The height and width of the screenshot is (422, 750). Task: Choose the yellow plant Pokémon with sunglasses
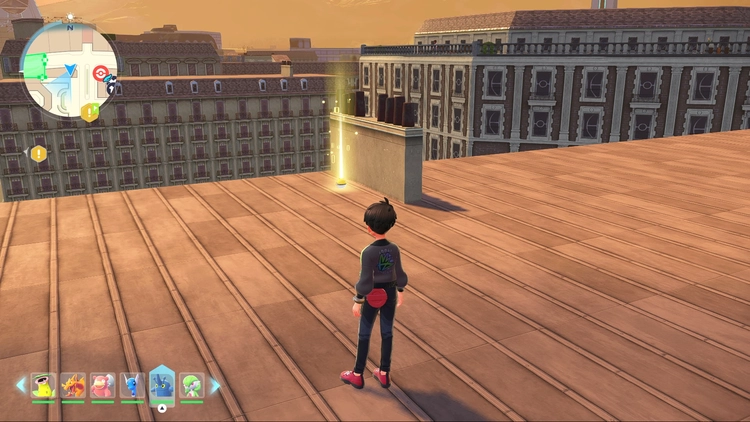(x=43, y=385)
